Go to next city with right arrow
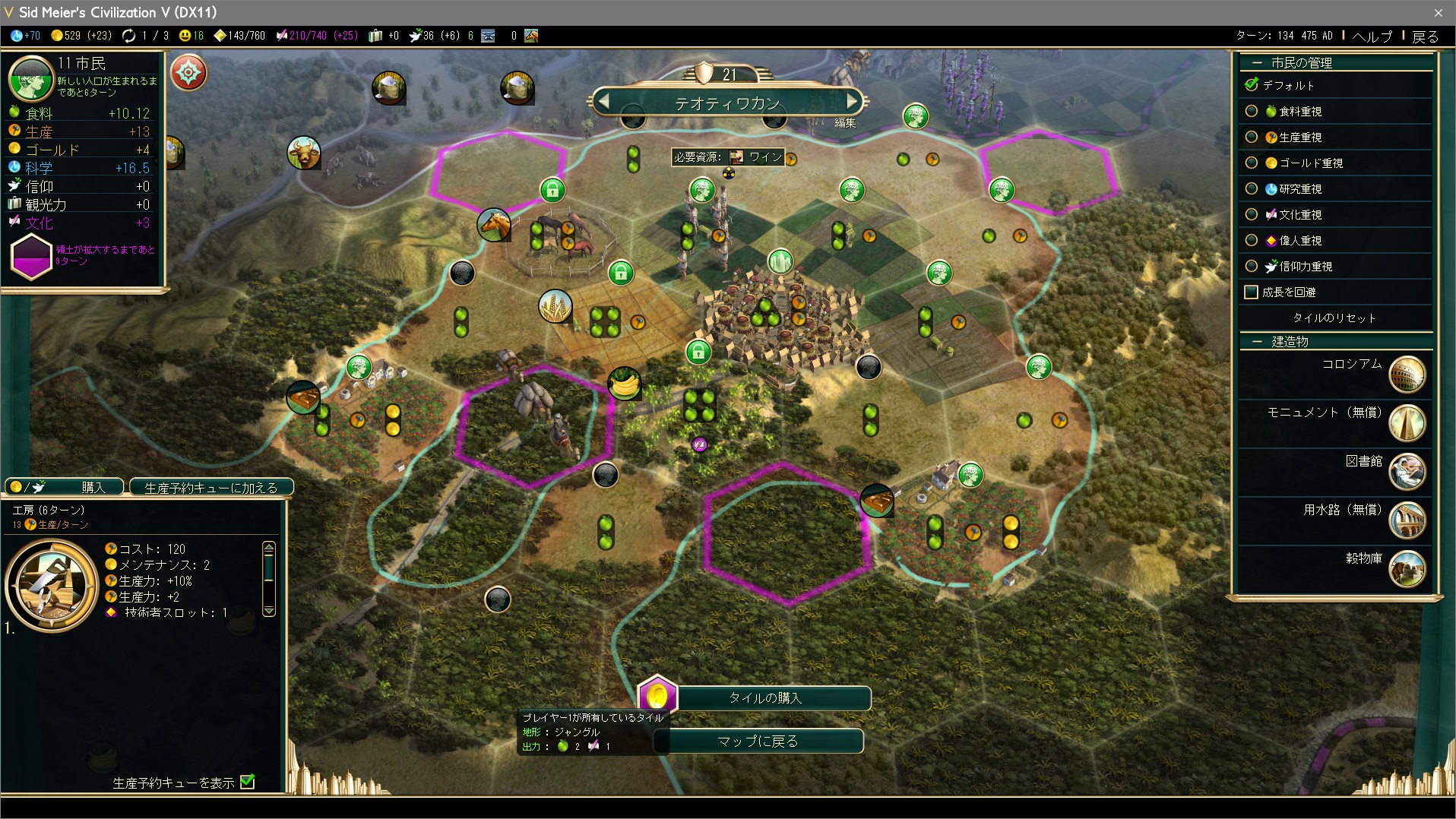The width and height of the screenshot is (1456, 819). click(x=852, y=100)
